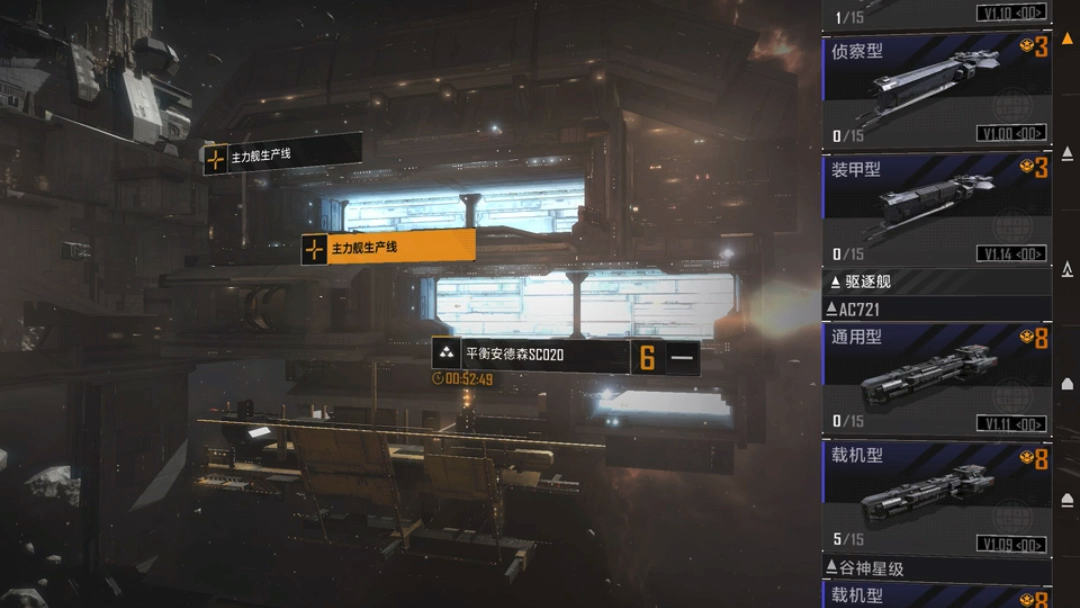
Task: Click the orange triangle ship category icon
Action: [x=1067, y=37]
